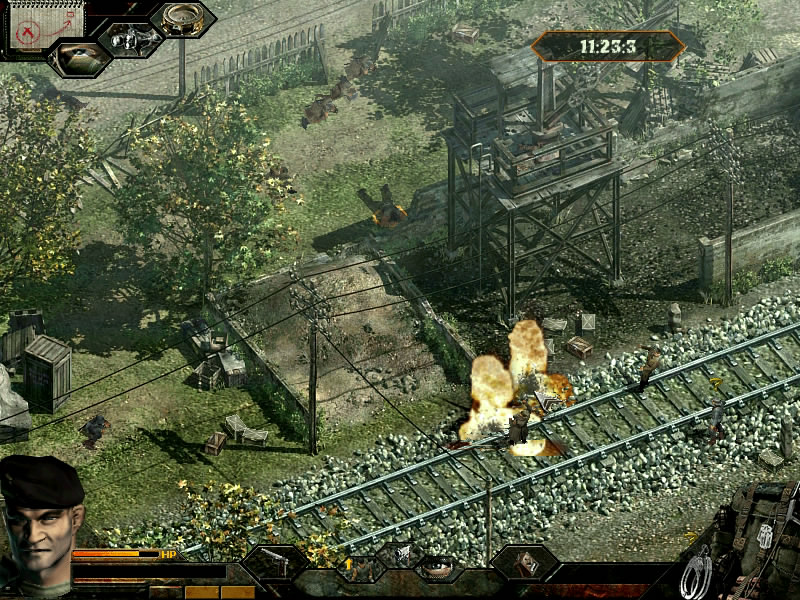The width and height of the screenshot is (800, 600).
Task: Select the handcuffs item
Action: pos(696,572)
